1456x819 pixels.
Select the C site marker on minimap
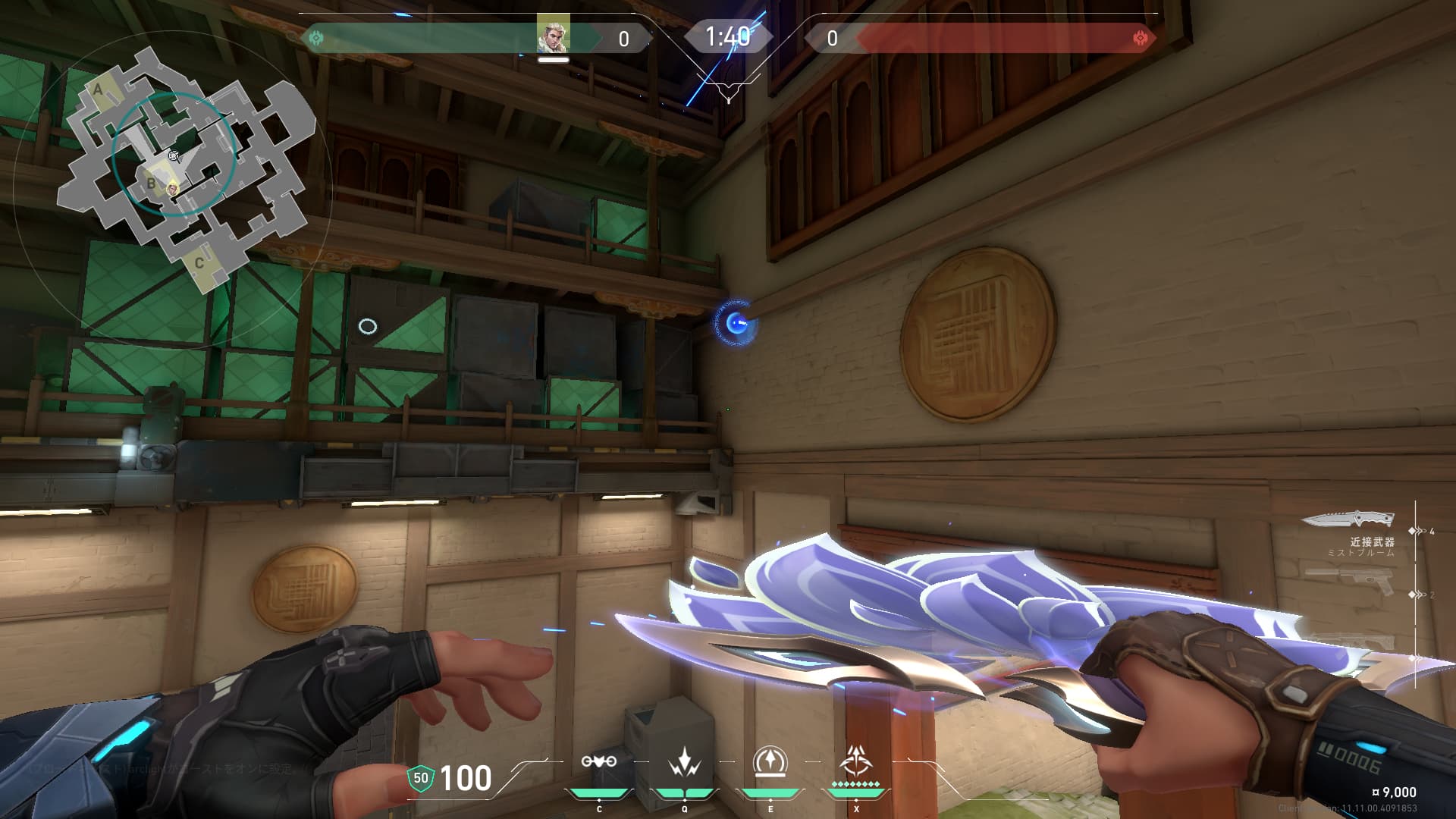pyautogui.click(x=199, y=263)
